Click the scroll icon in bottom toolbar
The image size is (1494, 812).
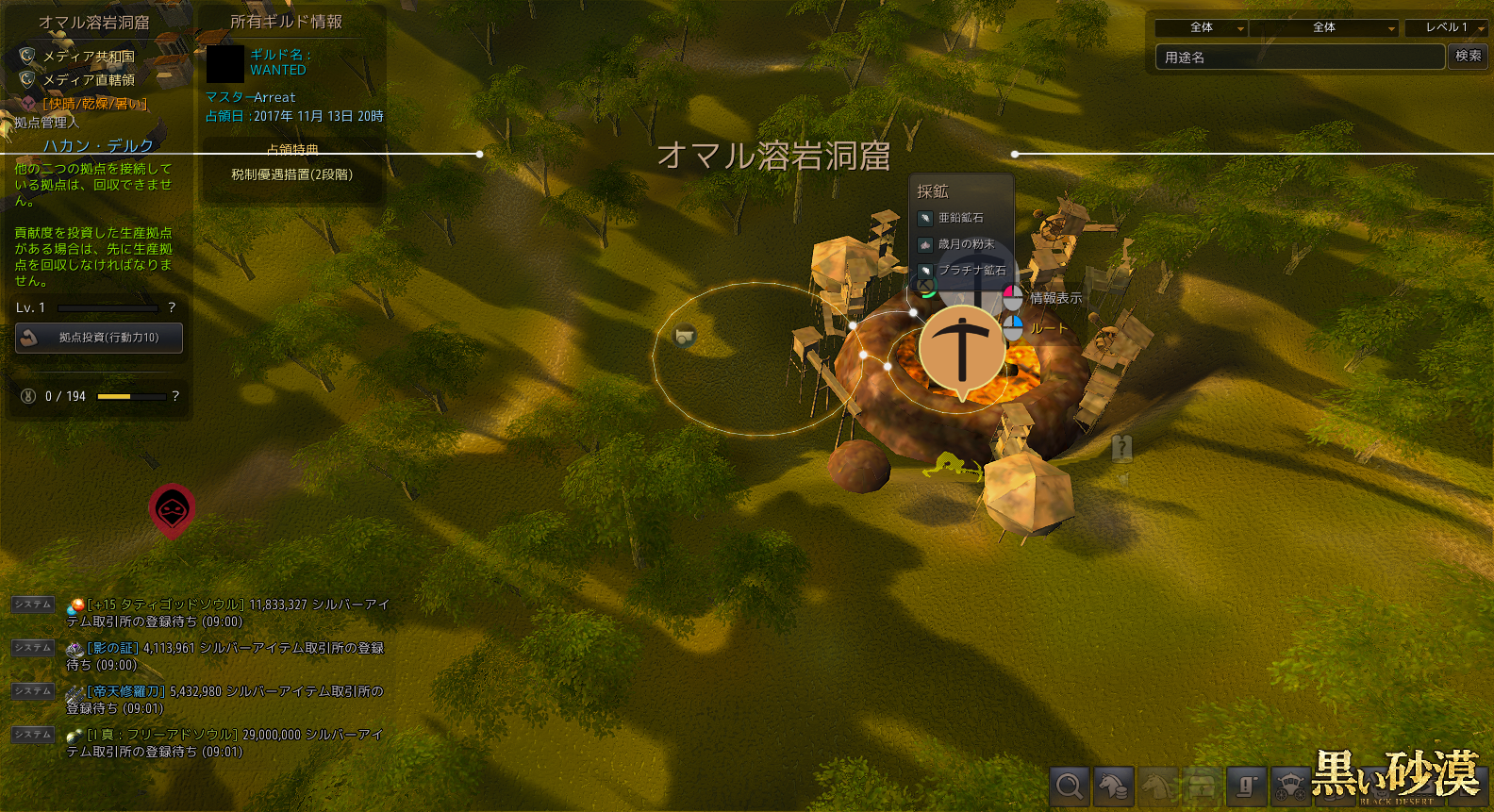(x=1246, y=786)
